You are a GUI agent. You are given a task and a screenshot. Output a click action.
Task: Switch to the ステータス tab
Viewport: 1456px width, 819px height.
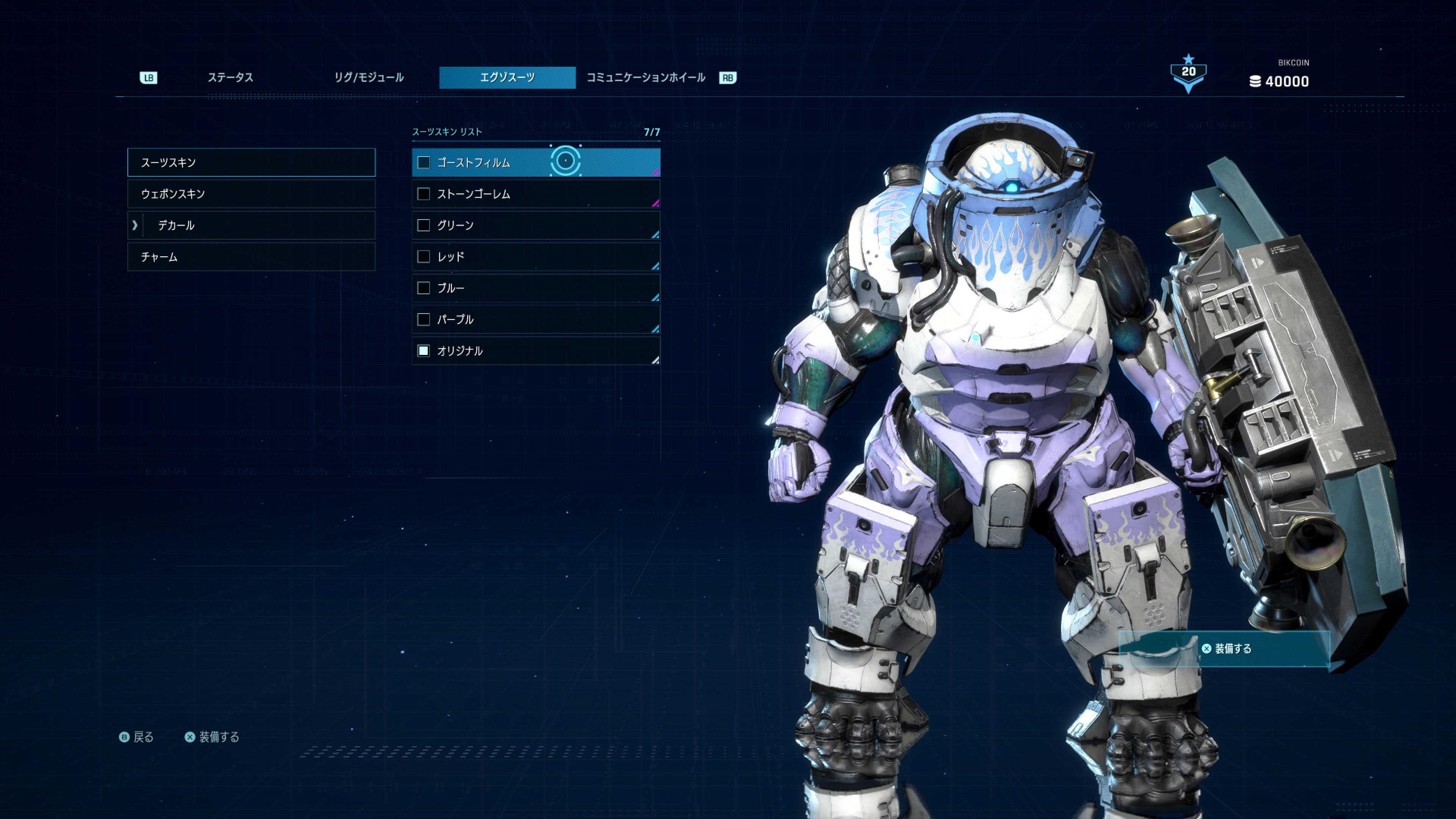[230, 77]
